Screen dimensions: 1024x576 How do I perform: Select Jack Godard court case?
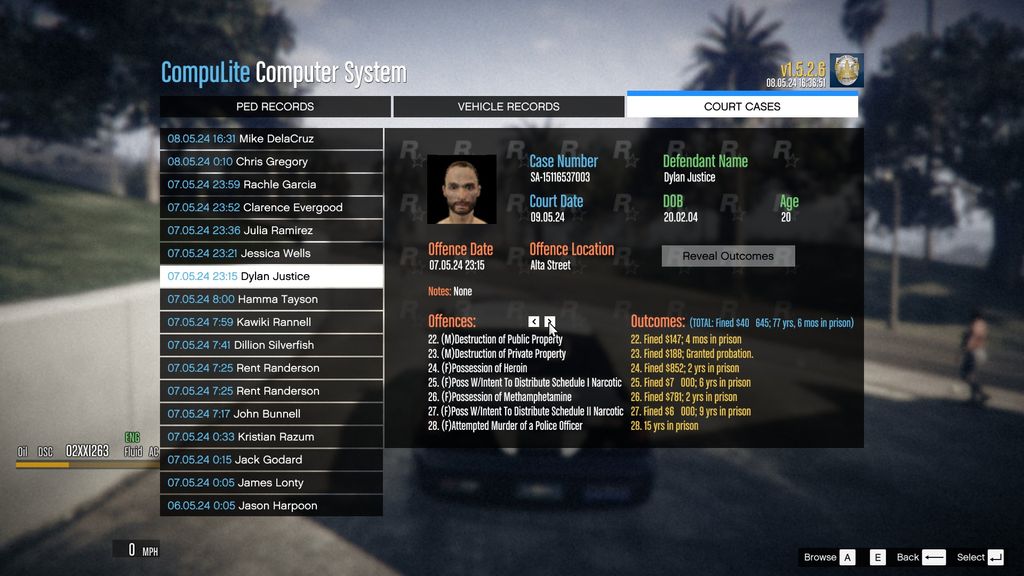click(x=271, y=460)
